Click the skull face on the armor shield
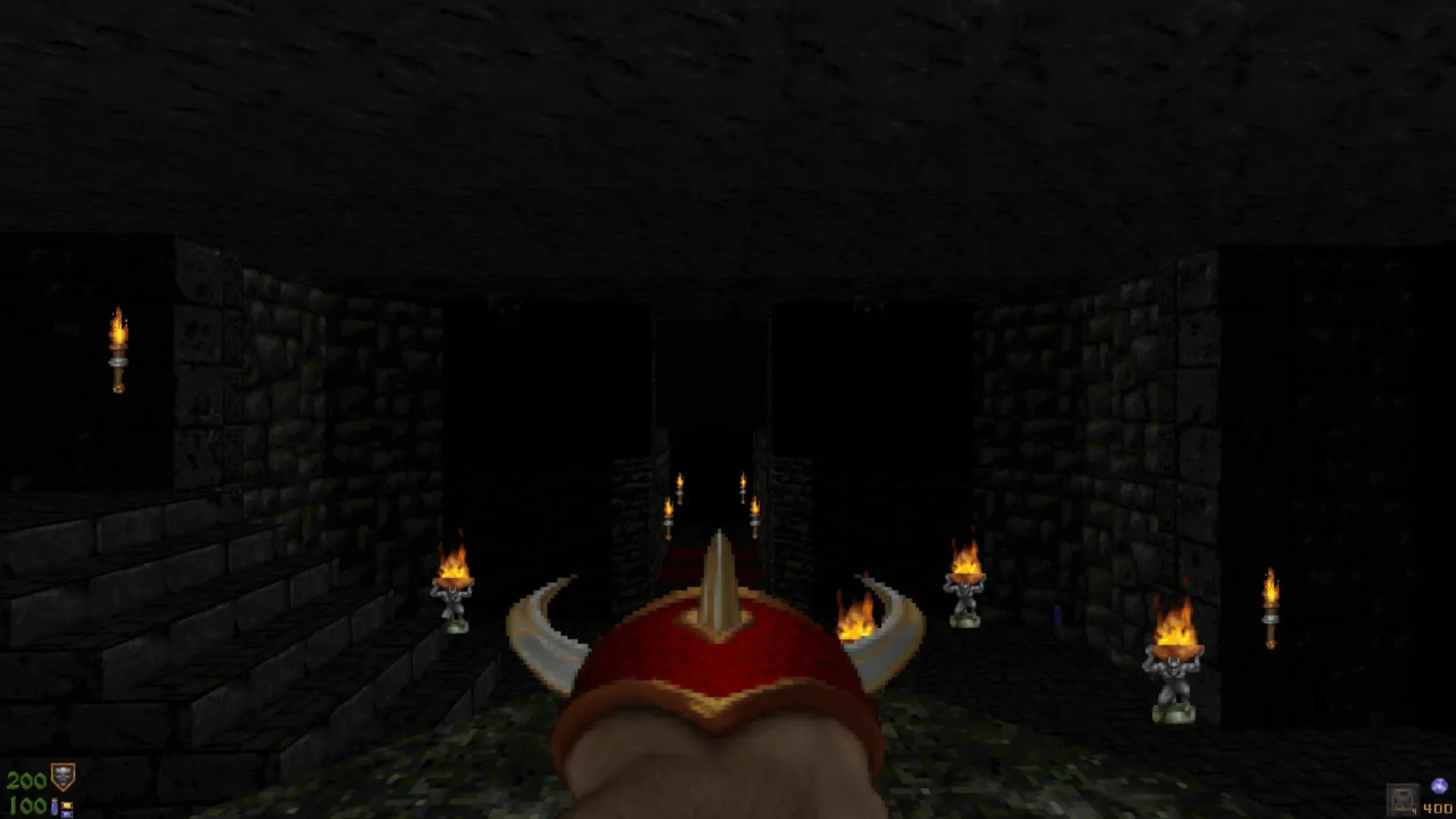The height and width of the screenshot is (819, 1456). click(x=62, y=775)
